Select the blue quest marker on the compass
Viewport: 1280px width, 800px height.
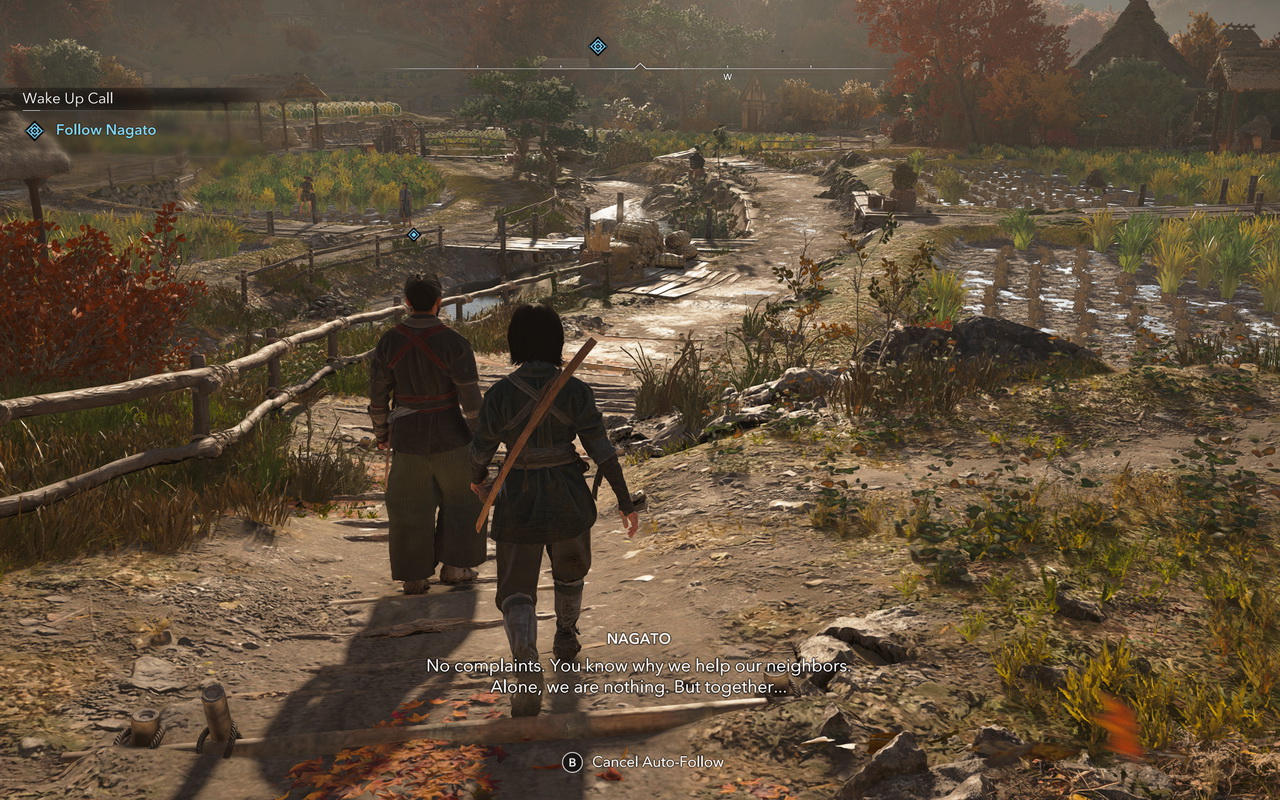597,46
